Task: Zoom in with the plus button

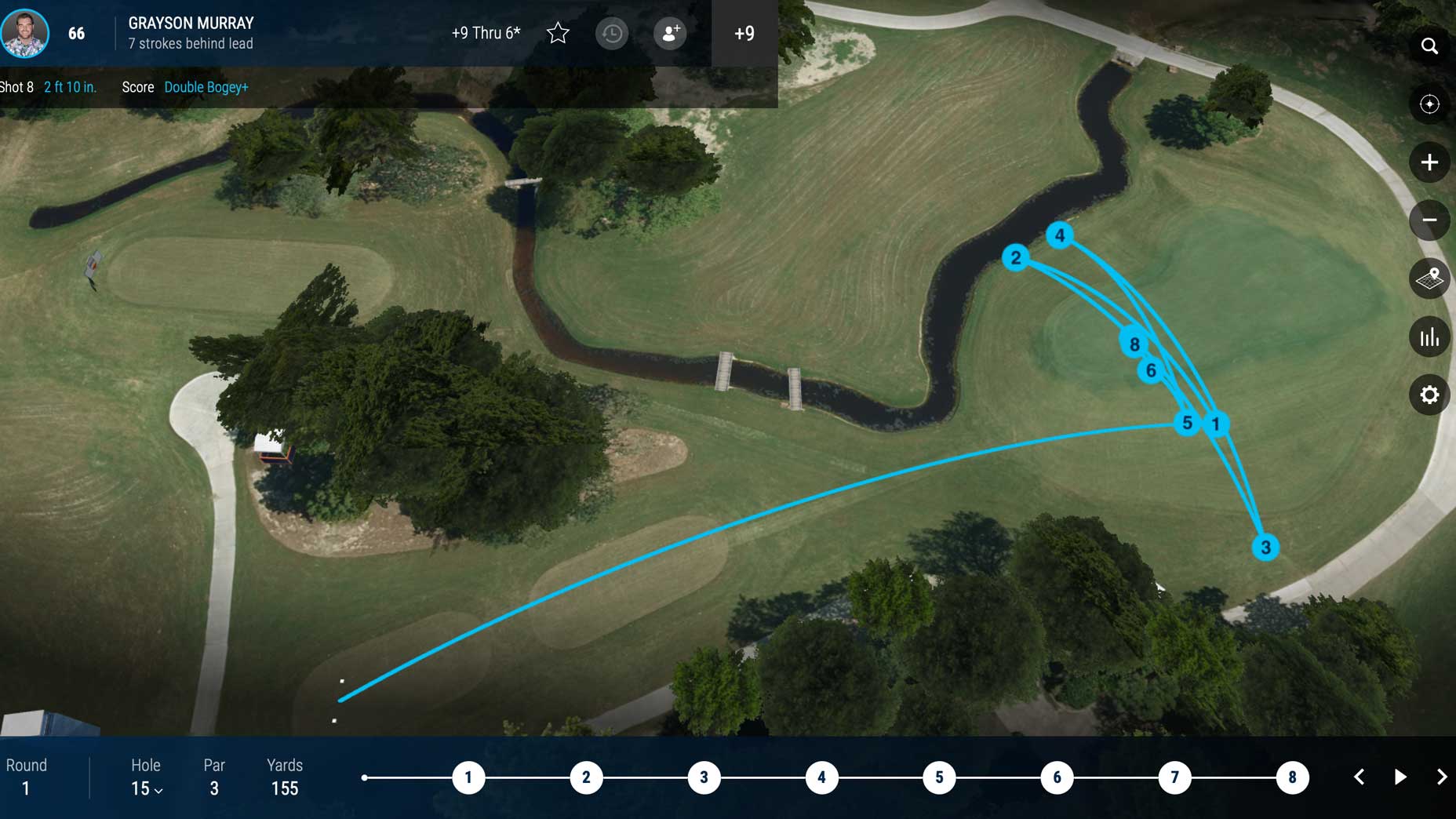Action: [1429, 162]
